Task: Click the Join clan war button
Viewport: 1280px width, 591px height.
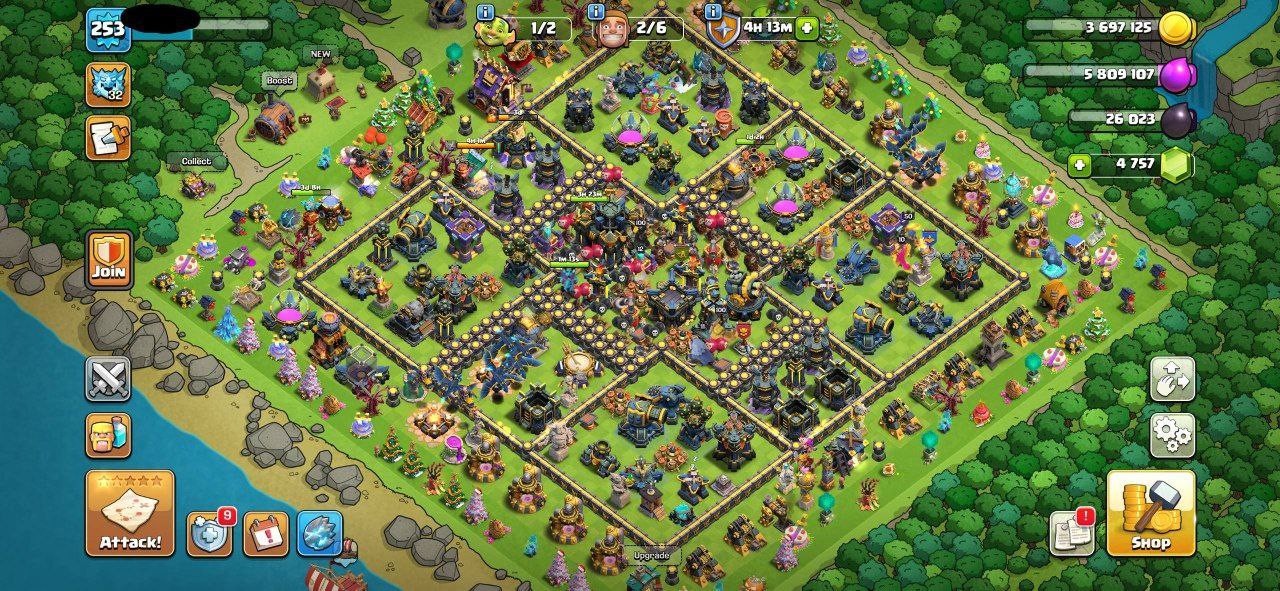Action: [x=109, y=259]
